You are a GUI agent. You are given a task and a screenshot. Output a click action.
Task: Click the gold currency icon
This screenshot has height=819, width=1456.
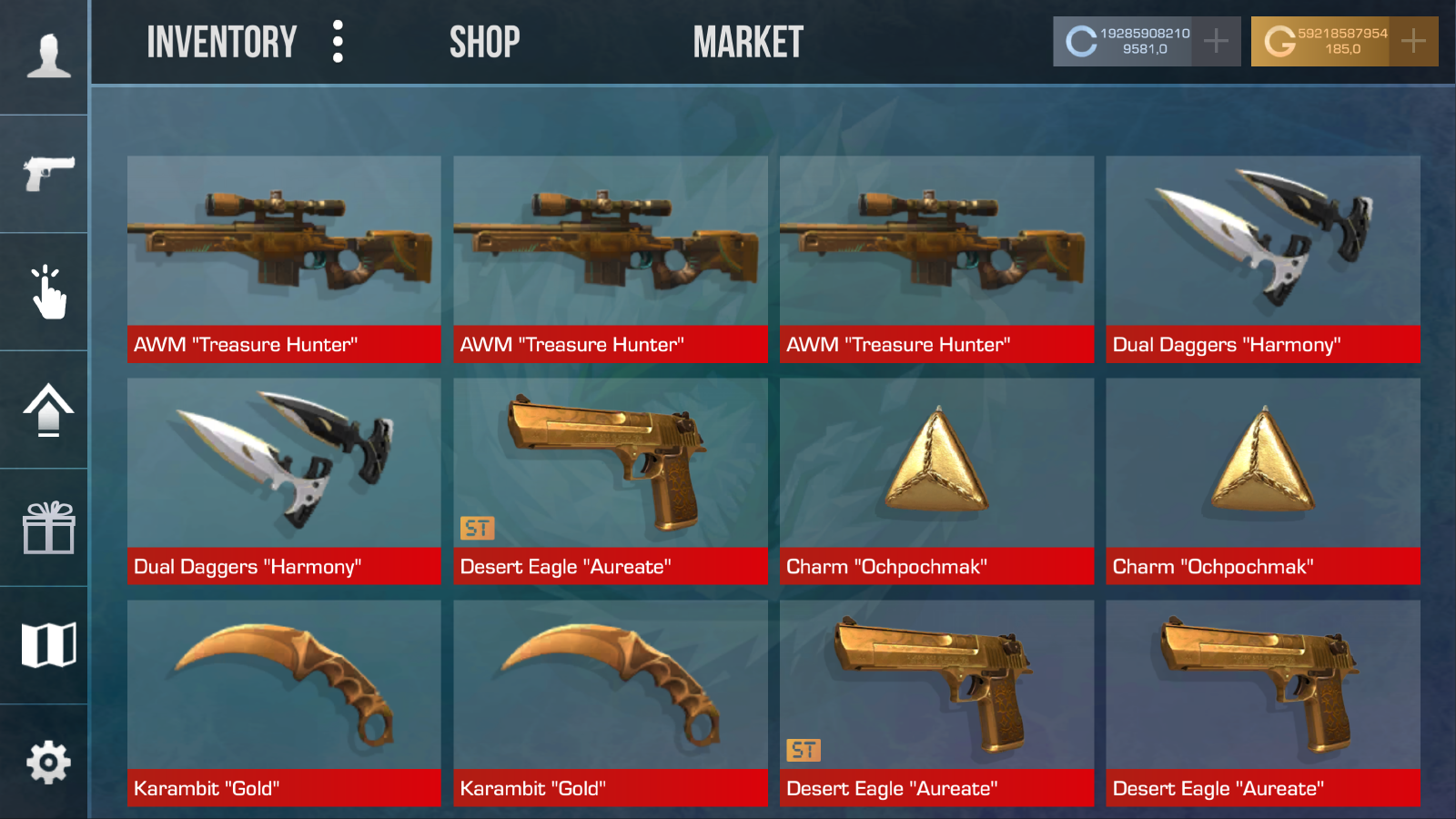coord(1279,40)
